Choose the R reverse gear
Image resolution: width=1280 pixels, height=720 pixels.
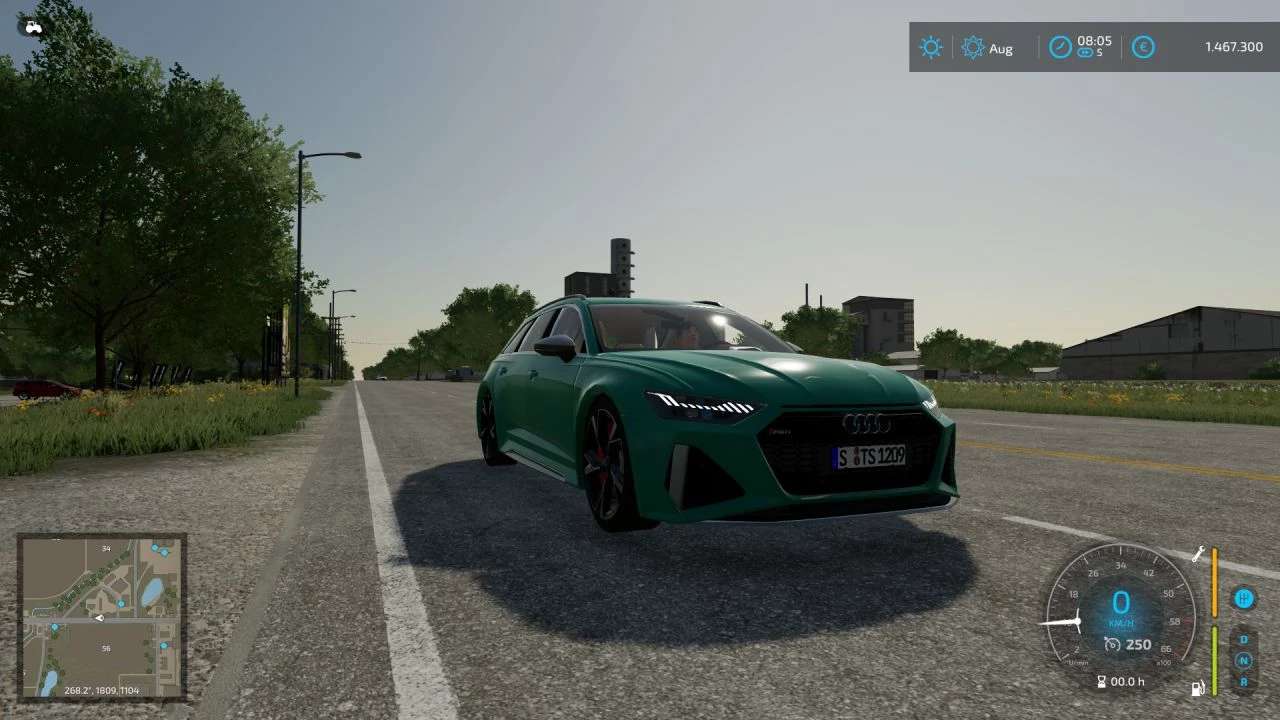click(1244, 681)
